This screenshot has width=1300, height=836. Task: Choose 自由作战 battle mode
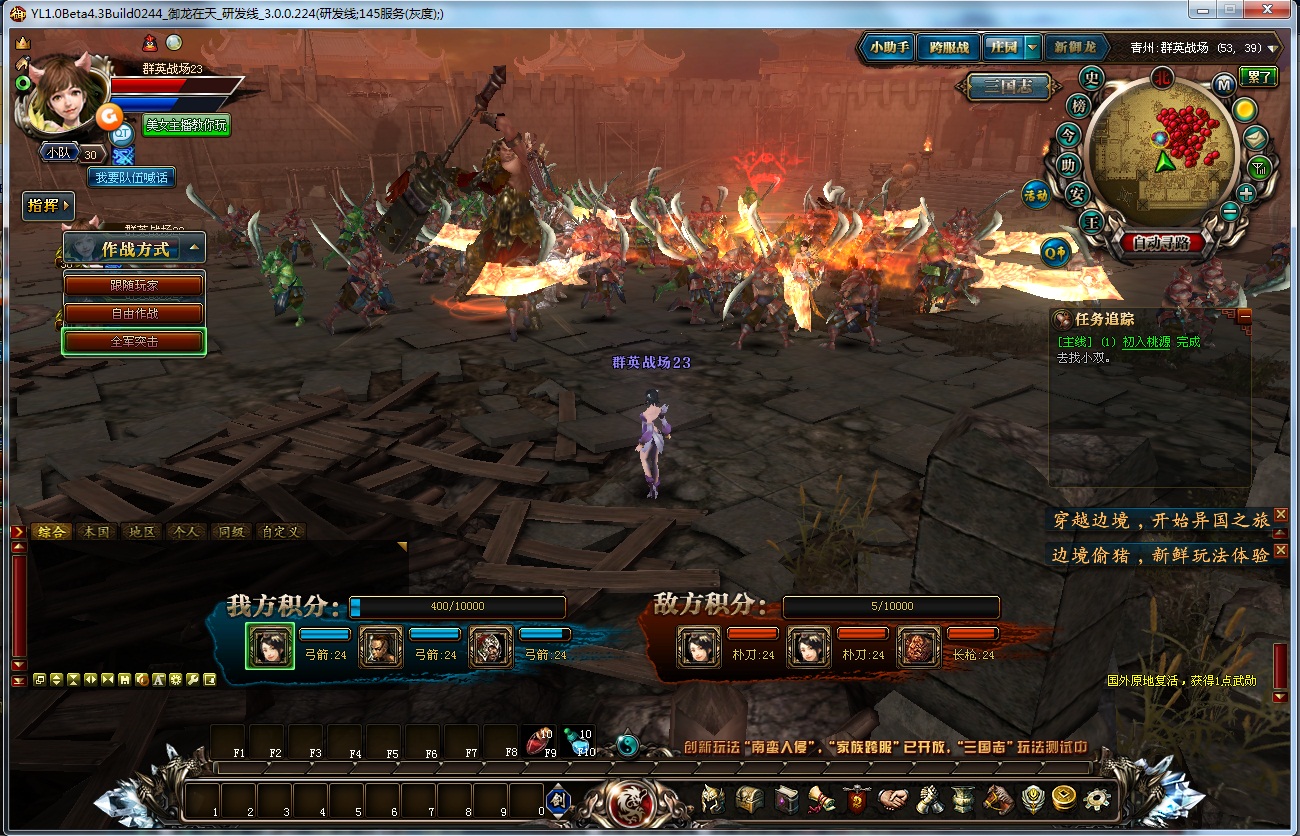134,313
